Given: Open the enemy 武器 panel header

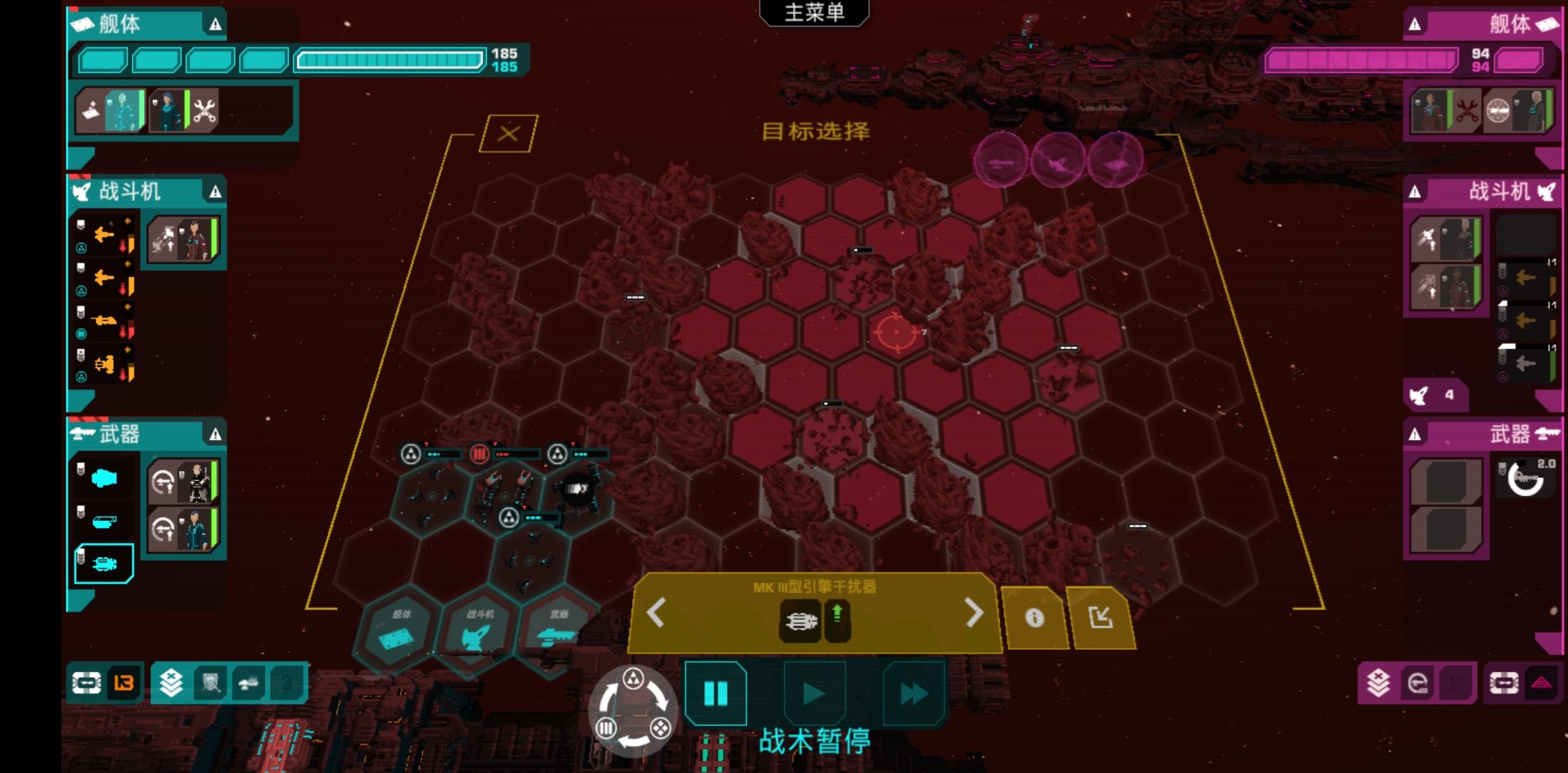Looking at the screenshot, I should [x=1484, y=434].
